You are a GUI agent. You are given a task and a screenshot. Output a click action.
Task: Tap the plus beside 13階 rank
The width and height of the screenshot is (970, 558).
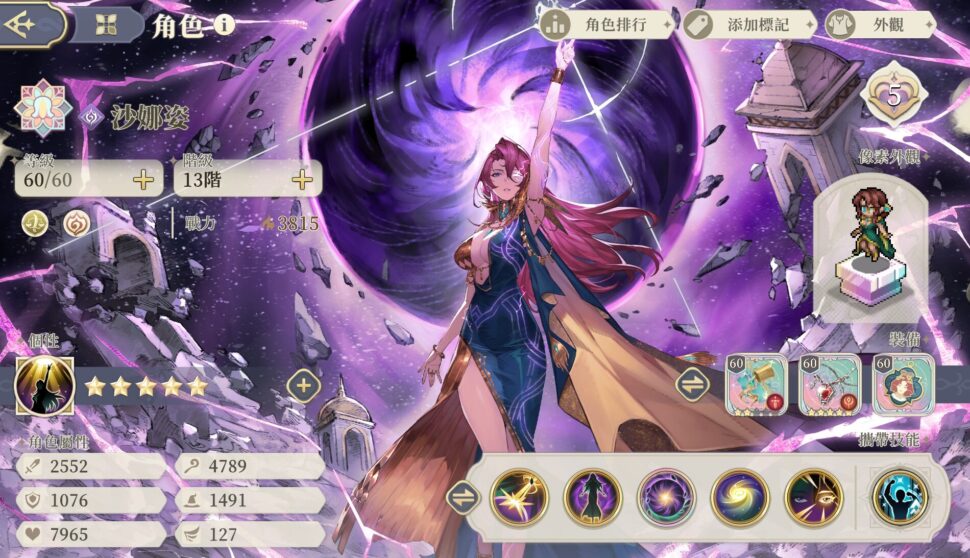[301, 180]
